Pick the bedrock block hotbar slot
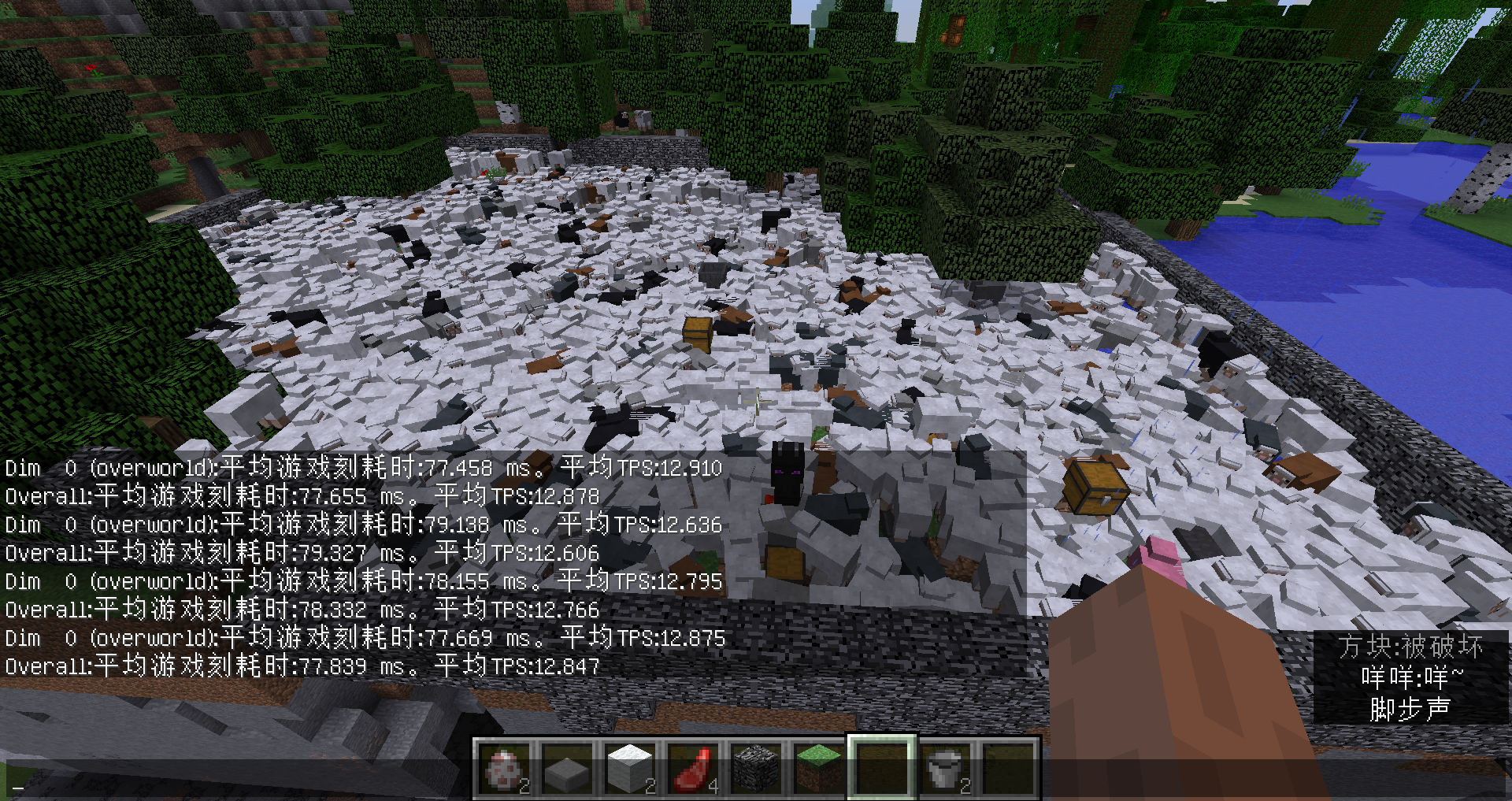 (756, 769)
